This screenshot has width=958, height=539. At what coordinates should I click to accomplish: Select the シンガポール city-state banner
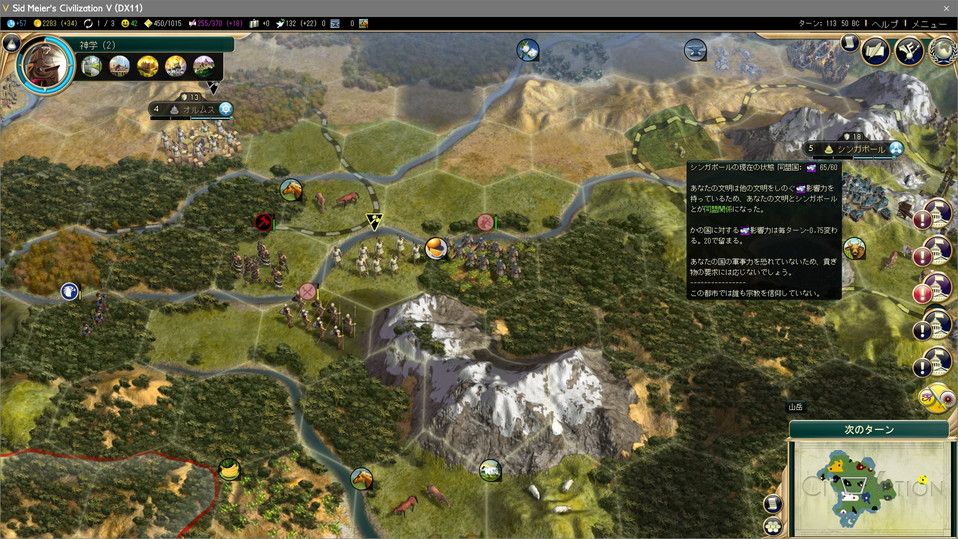click(853, 149)
